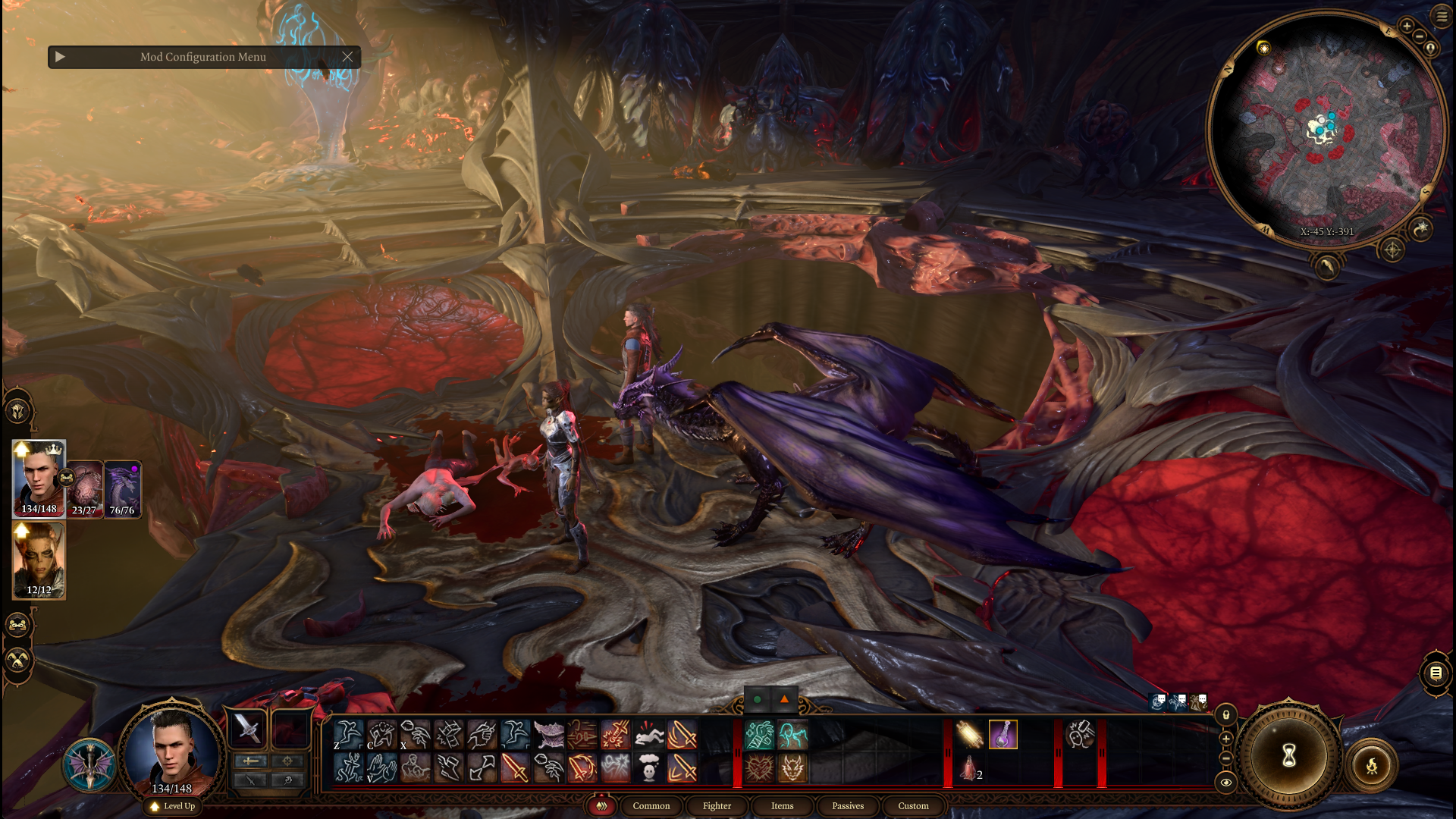Screen dimensions: 1456x819
Task: Select the purple dragon party portrait
Action: pyautogui.click(x=122, y=489)
